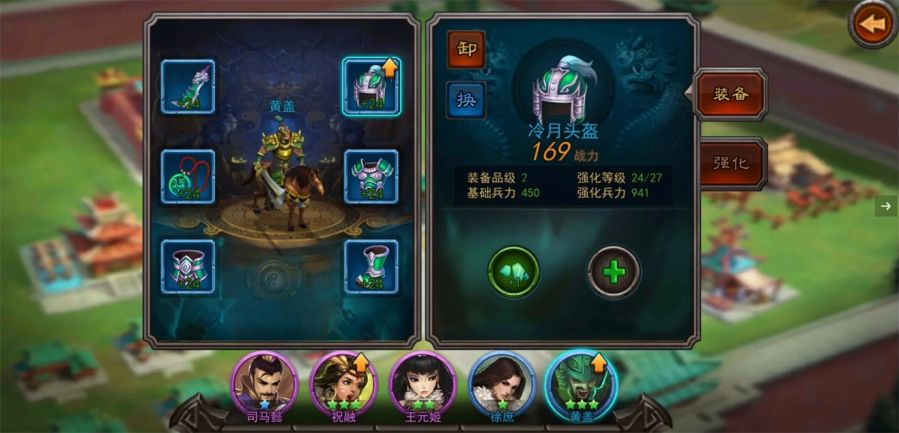Swap equipment using the 换 button
Viewport: 899px width, 433px height.
[x=466, y=100]
